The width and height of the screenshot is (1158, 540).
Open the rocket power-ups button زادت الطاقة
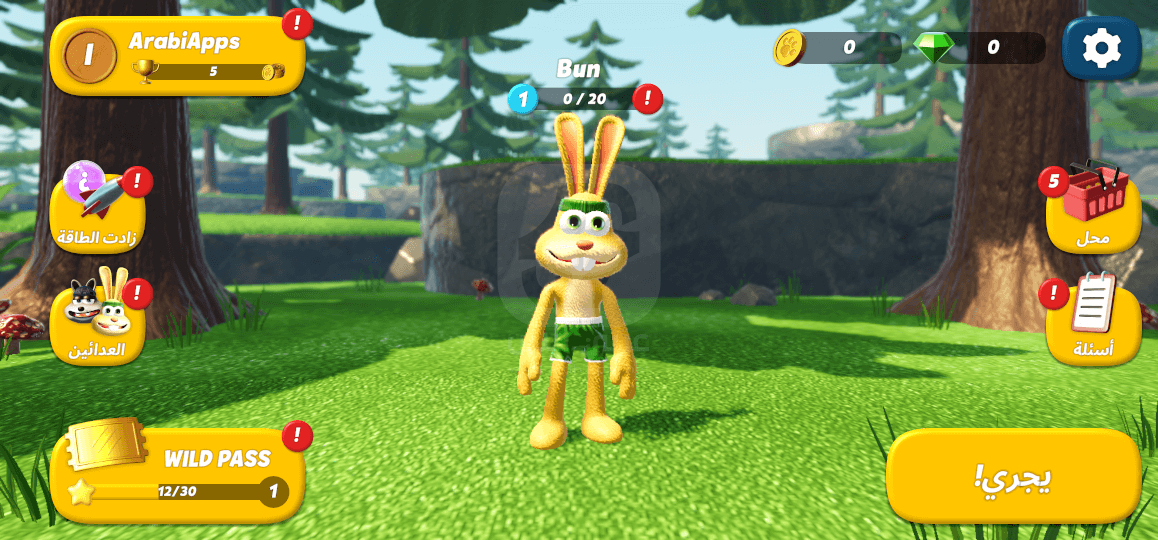pos(98,210)
